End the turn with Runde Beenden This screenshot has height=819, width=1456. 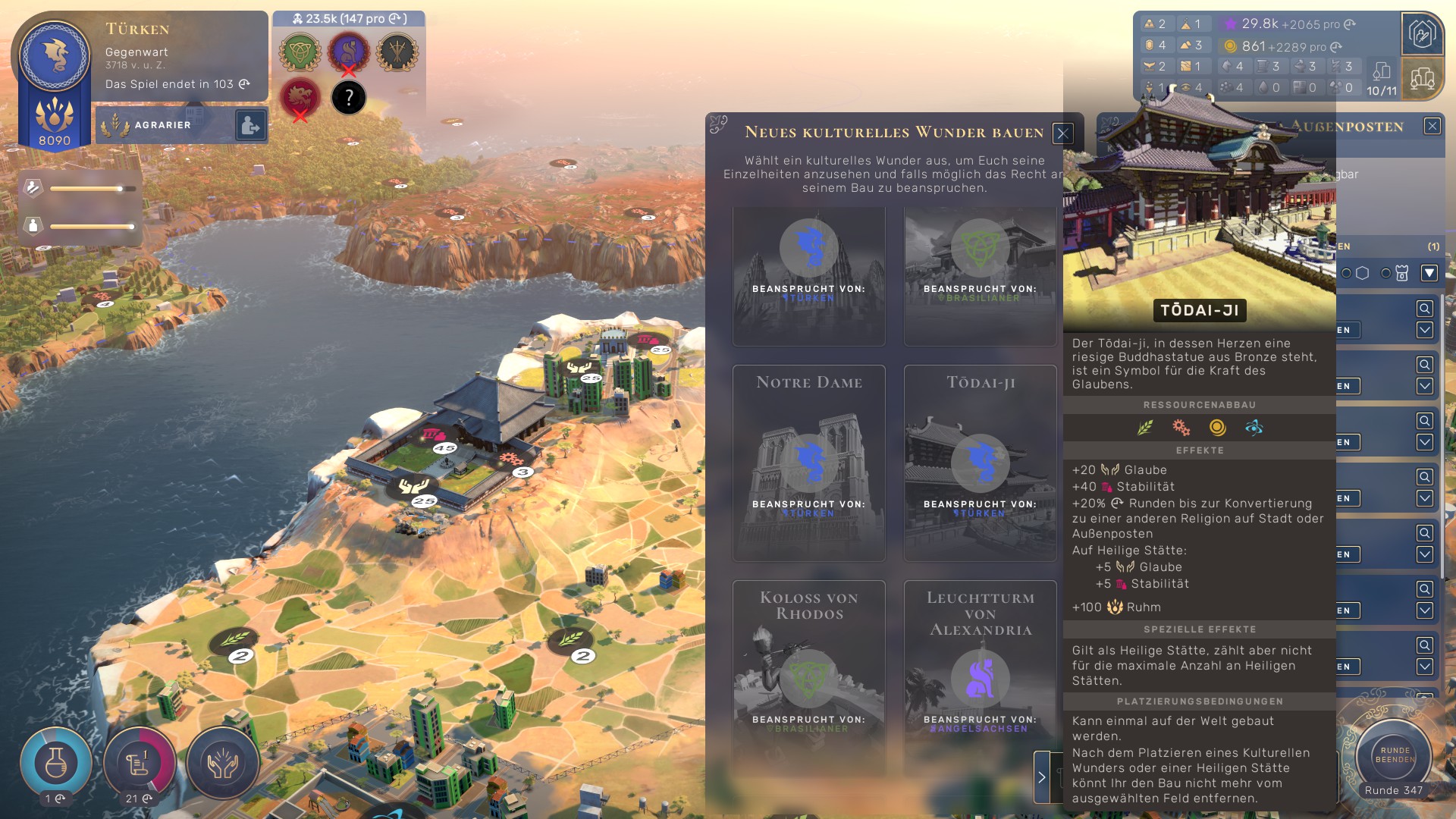(x=1394, y=755)
